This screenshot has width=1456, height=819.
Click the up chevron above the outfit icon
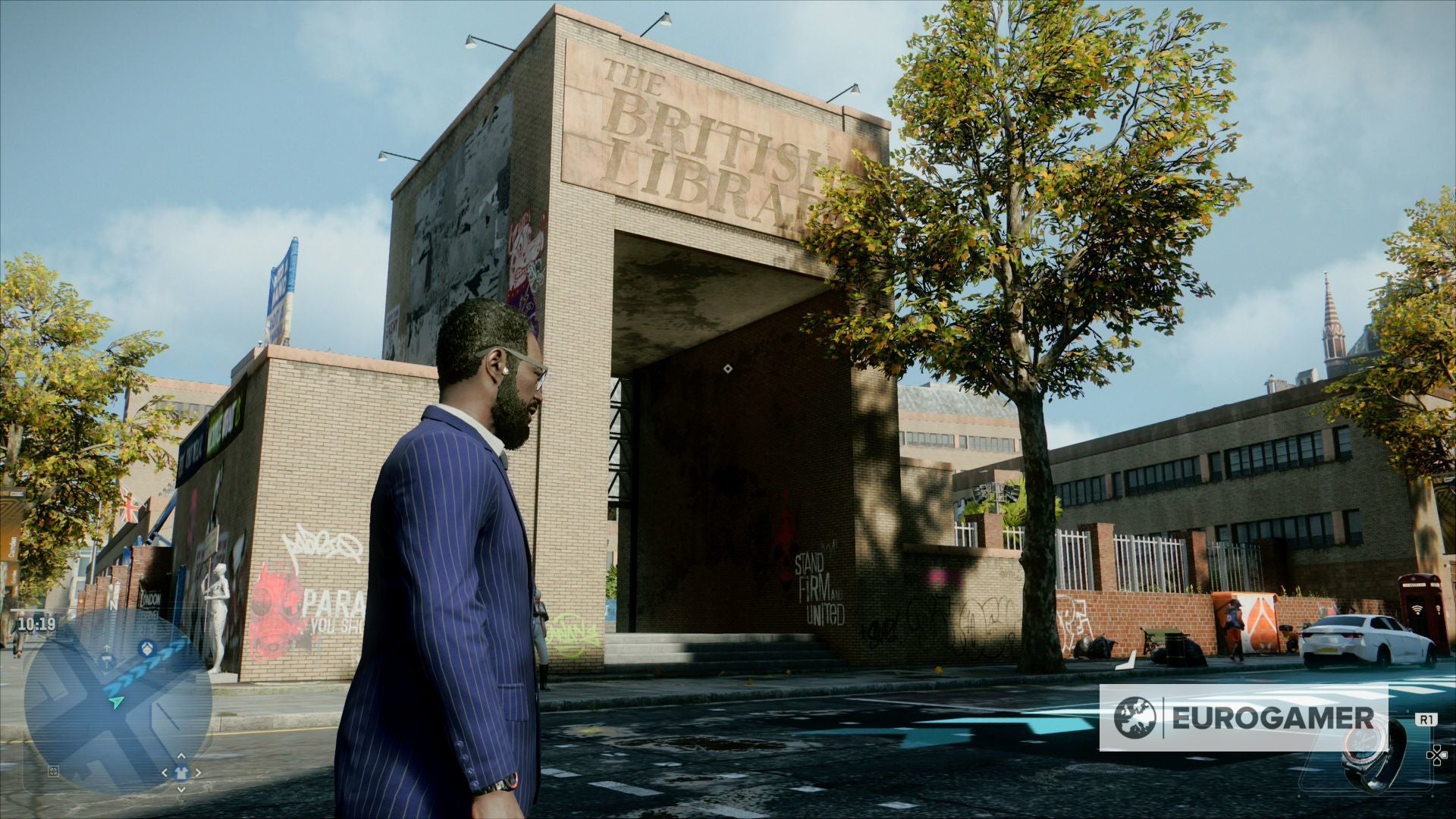click(180, 756)
